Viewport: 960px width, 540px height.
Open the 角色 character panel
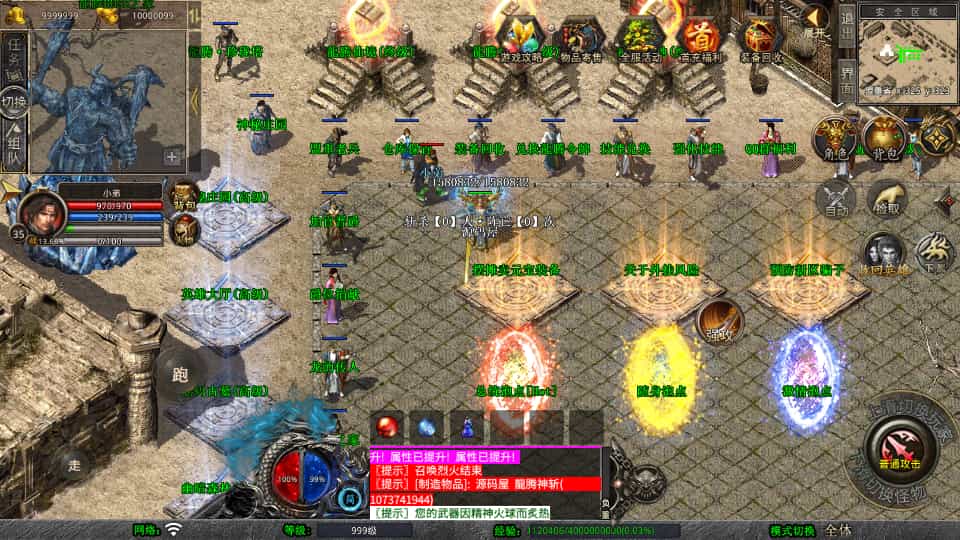click(833, 139)
